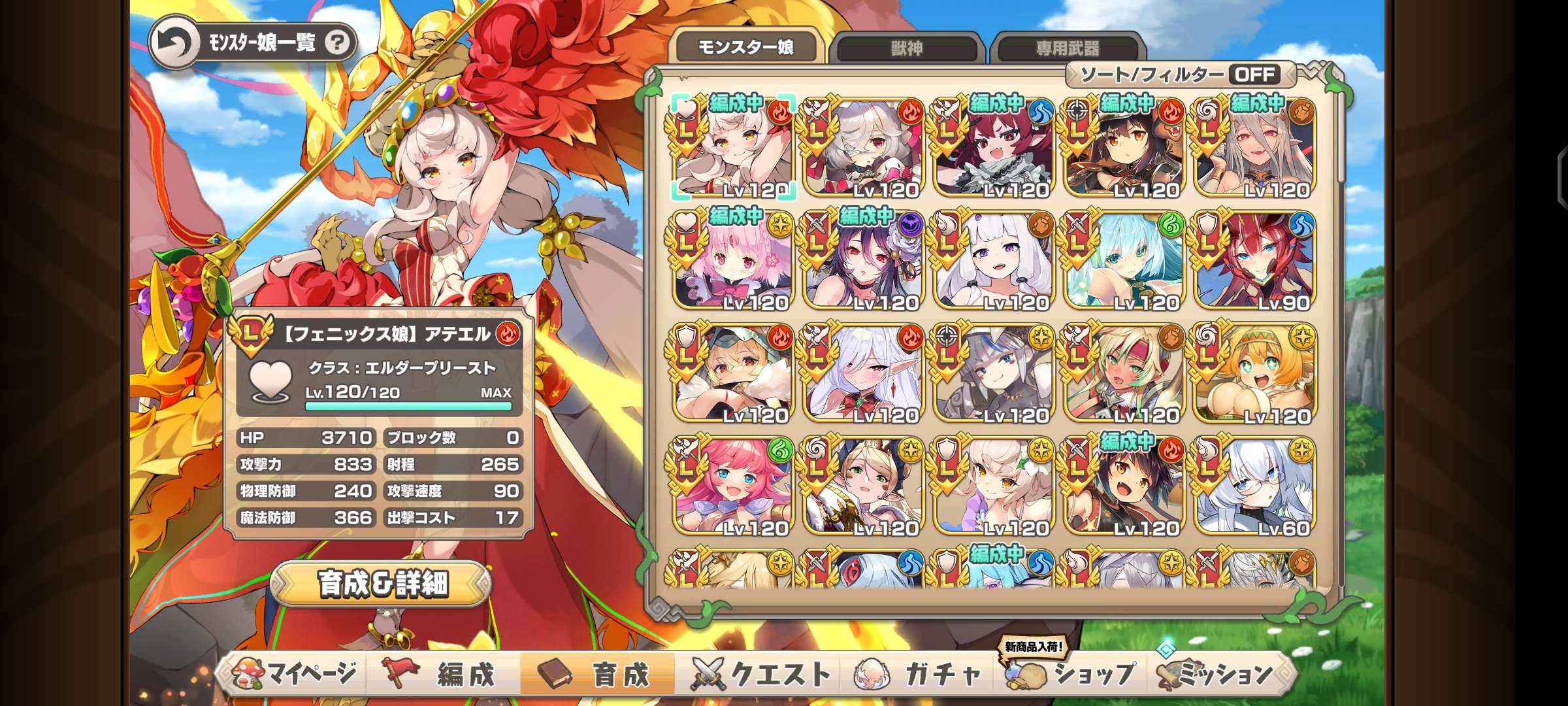This screenshot has height=706, width=1568.
Task: Select 育成 in the bottom navigation
Action: pyautogui.click(x=598, y=674)
